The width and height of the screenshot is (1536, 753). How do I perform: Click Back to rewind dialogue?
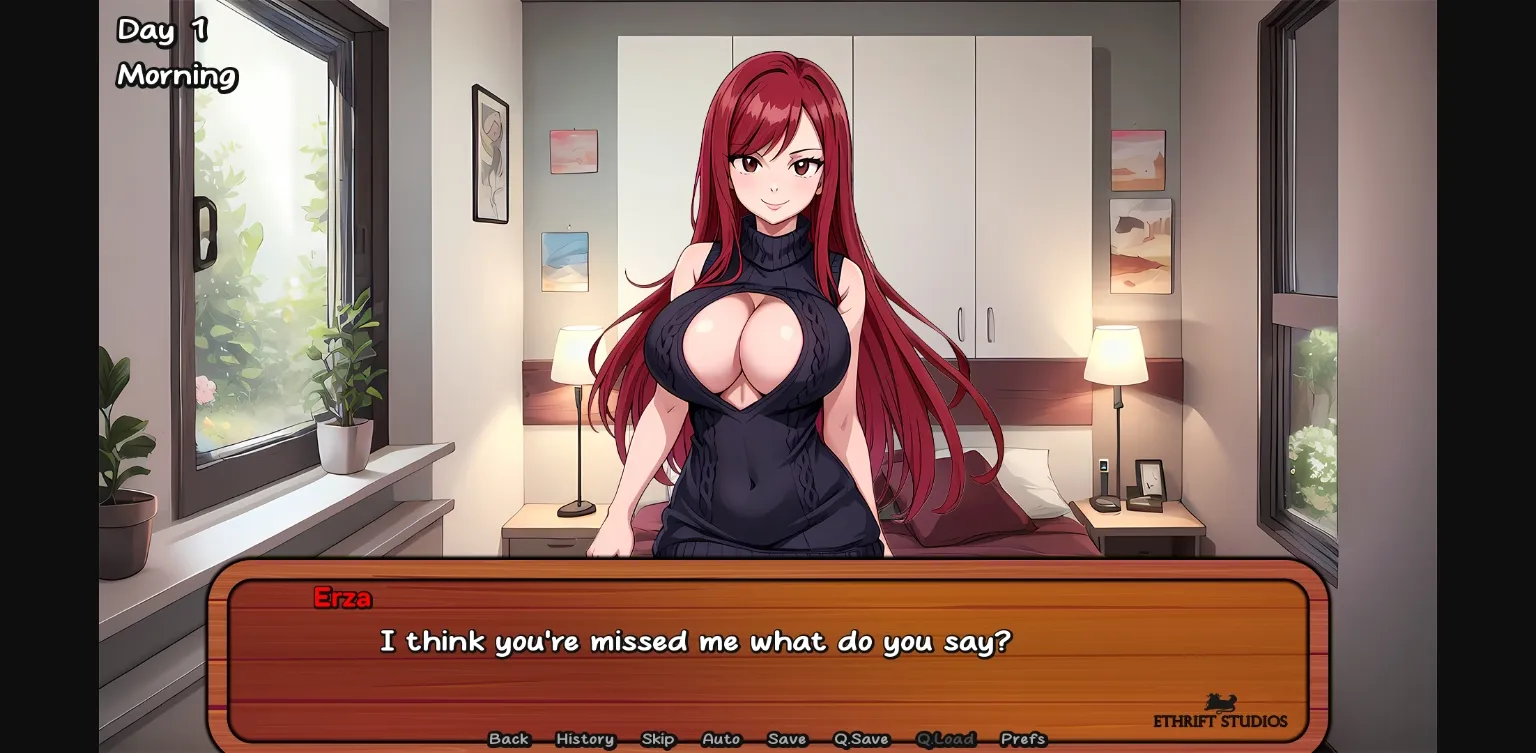click(x=509, y=739)
